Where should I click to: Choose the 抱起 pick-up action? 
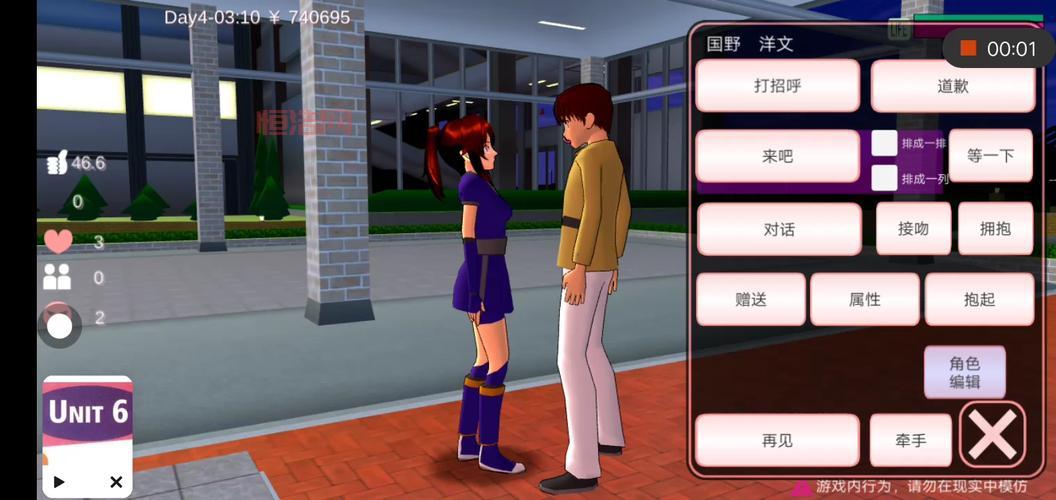(x=979, y=299)
